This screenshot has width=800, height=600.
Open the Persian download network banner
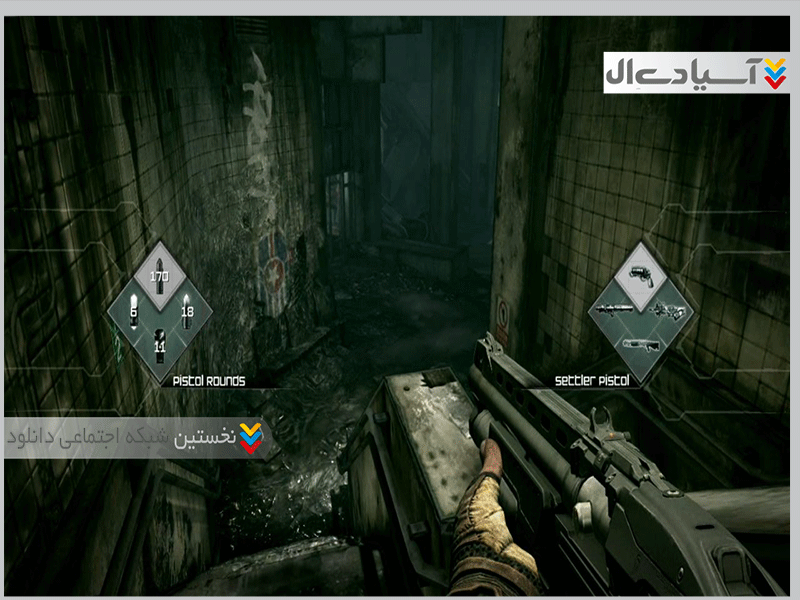[136, 437]
